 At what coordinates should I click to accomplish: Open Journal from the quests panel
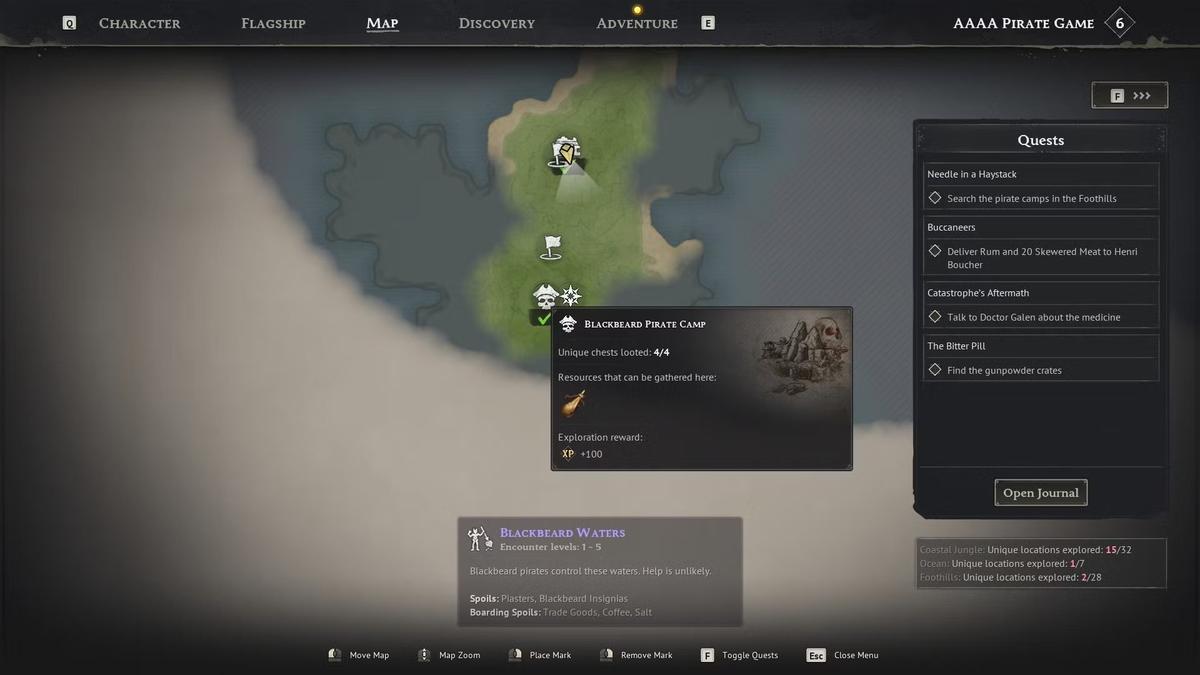click(1040, 493)
